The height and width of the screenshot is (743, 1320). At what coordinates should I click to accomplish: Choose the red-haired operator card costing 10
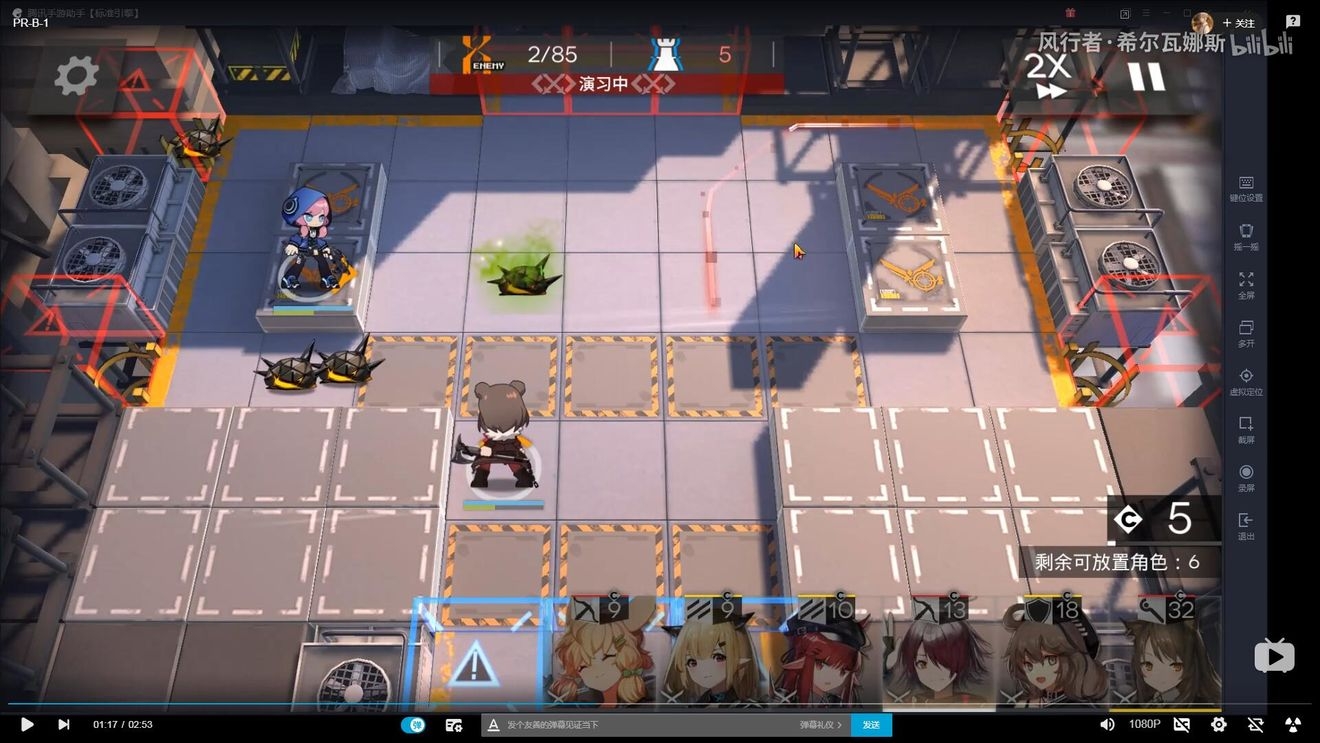(830, 655)
